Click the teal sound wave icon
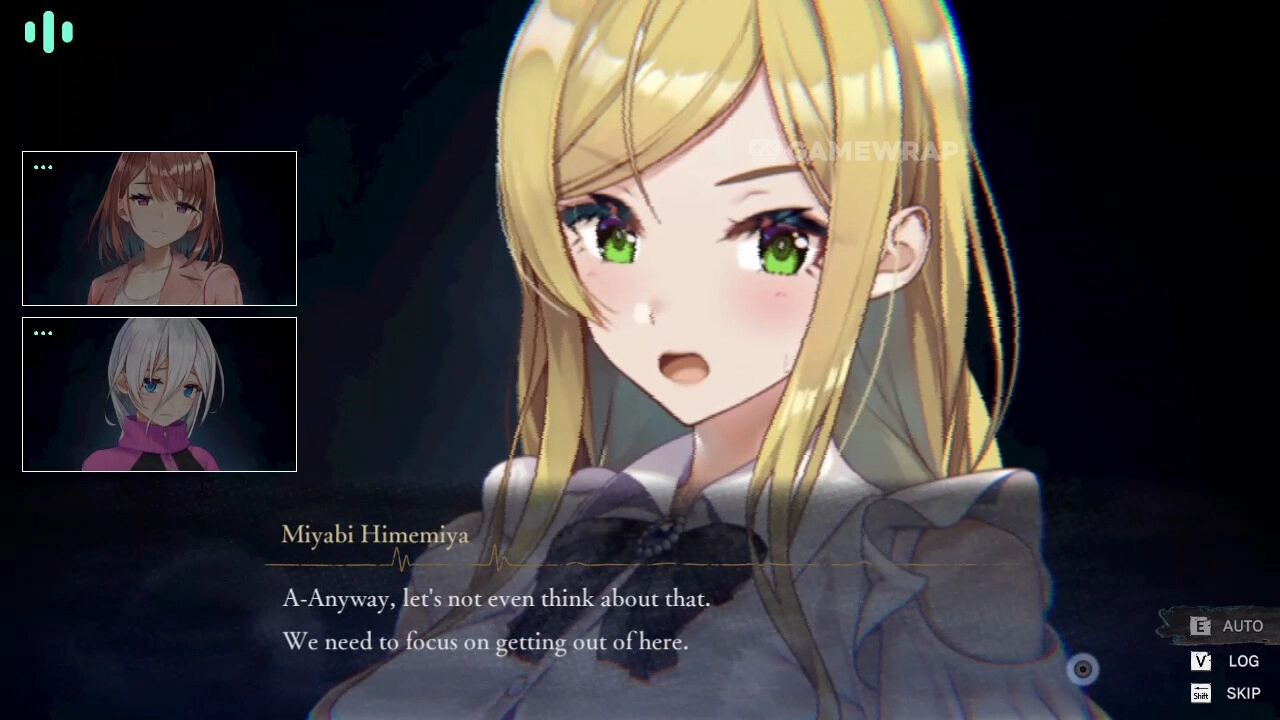Viewport: 1280px width, 720px height. point(49,32)
